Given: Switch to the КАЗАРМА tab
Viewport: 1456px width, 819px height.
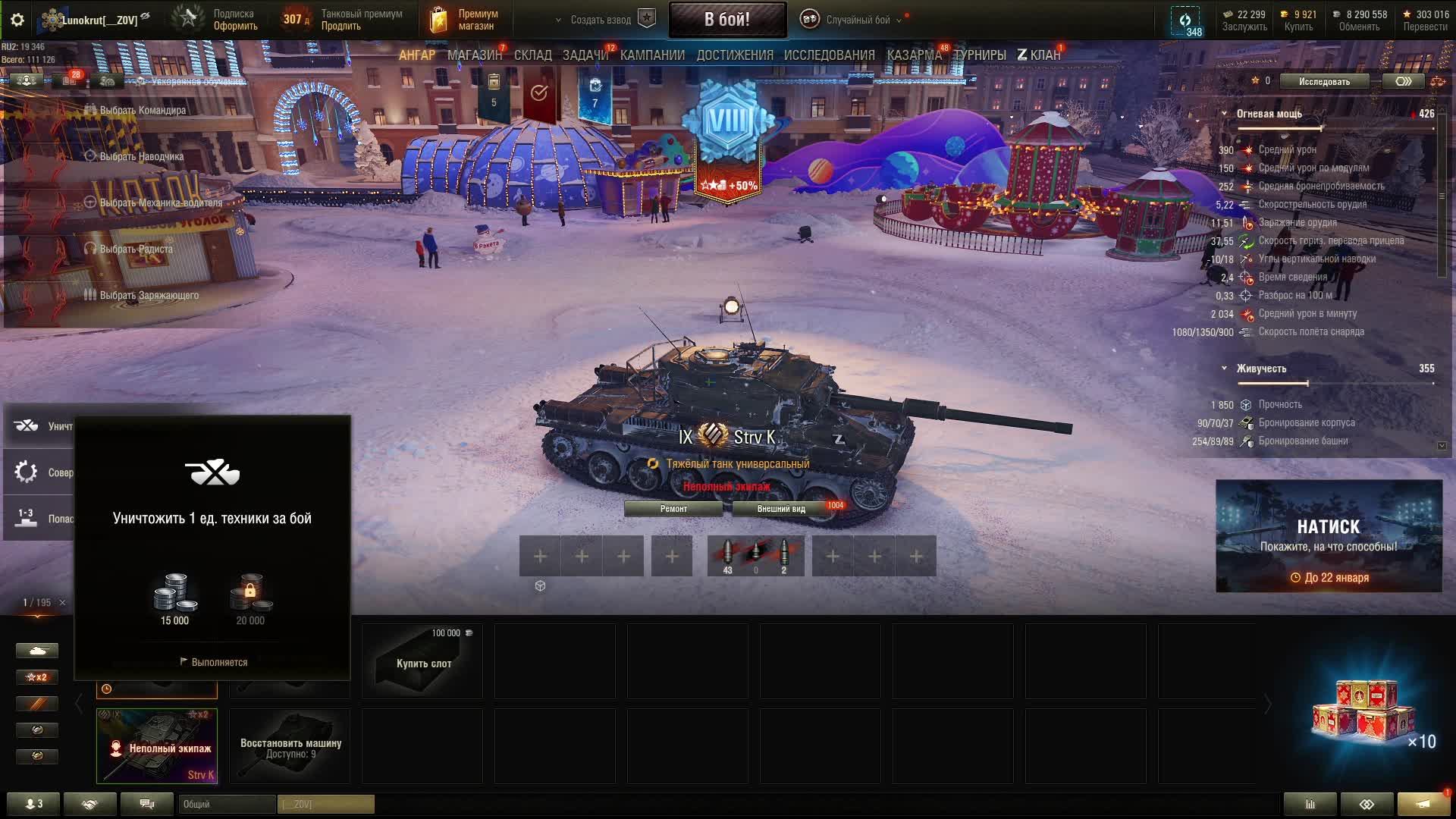Looking at the screenshot, I should coord(914,55).
